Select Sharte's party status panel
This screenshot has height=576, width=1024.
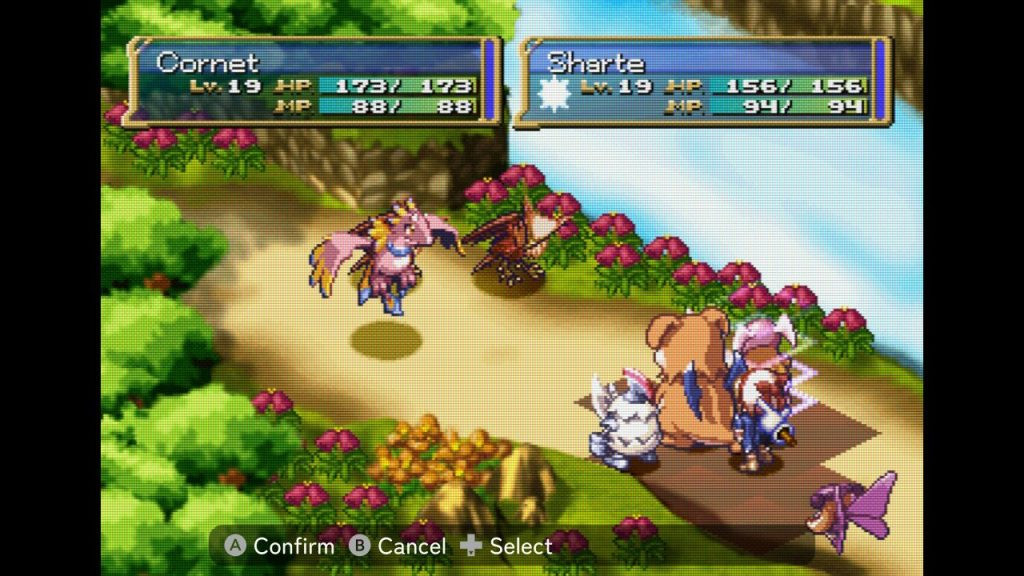(703, 82)
